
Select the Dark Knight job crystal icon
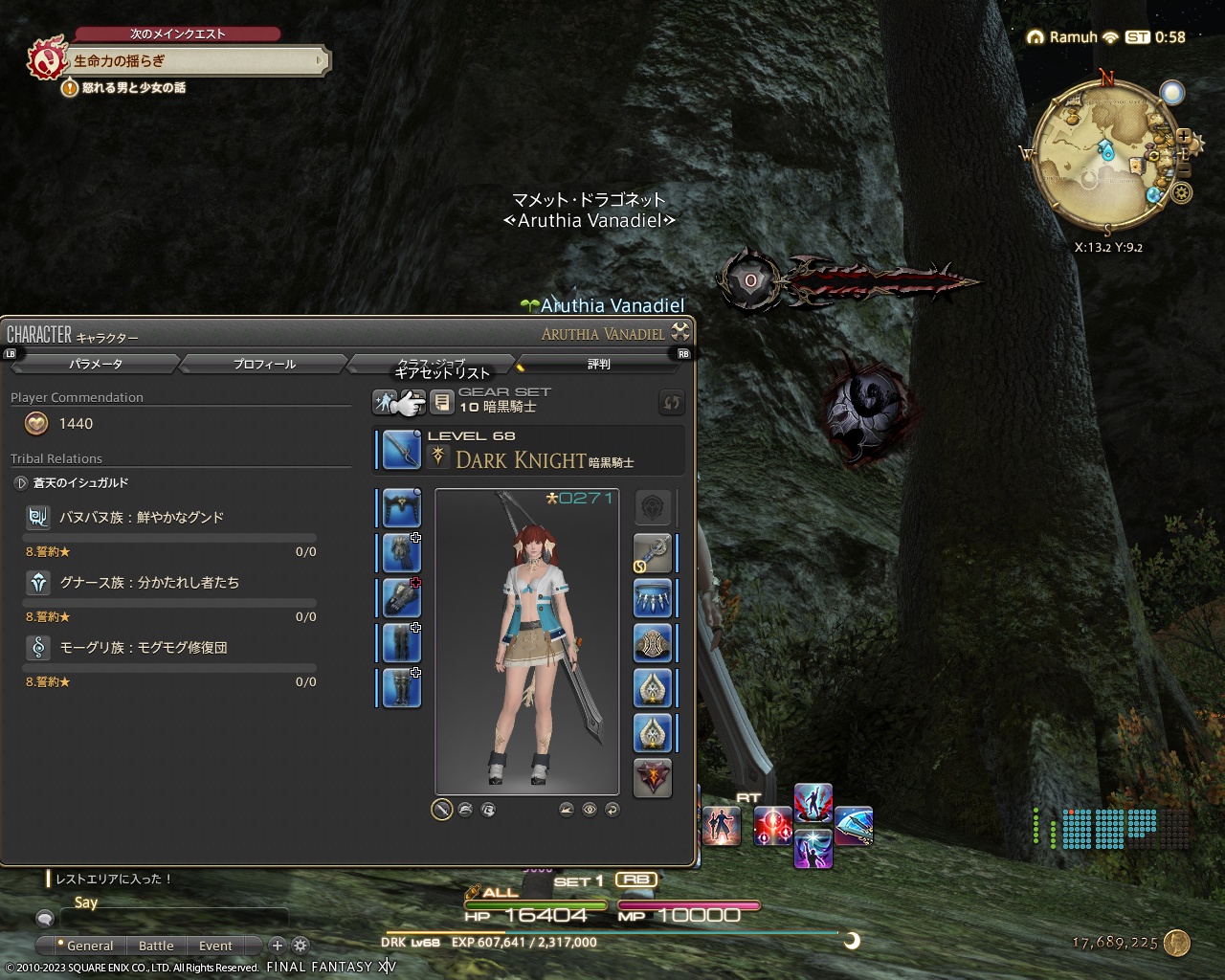click(439, 457)
